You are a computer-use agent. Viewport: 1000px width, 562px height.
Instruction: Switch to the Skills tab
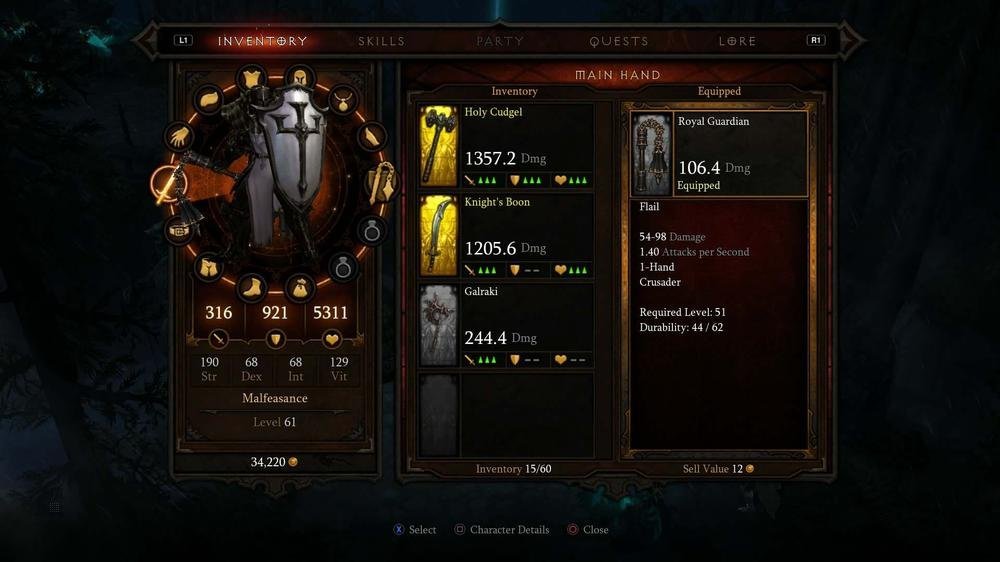pyautogui.click(x=381, y=41)
